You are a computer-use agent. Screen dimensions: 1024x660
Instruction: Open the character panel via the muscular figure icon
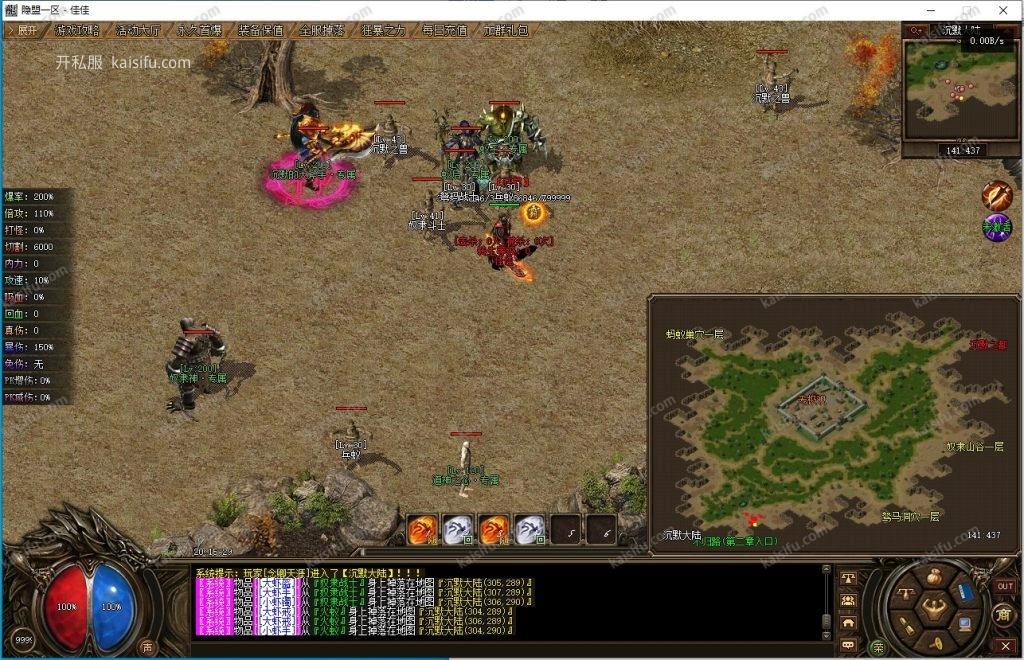(x=935, y=607)
